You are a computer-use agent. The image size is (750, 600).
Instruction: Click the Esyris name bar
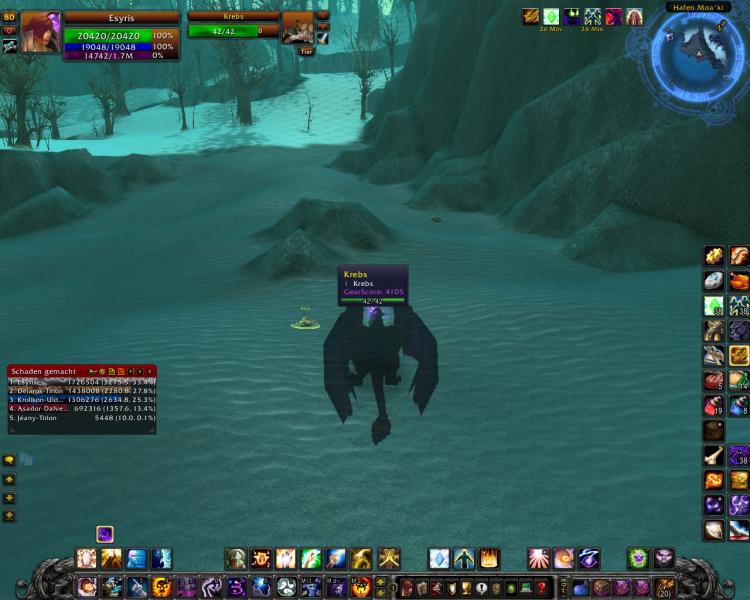point(121,17)
